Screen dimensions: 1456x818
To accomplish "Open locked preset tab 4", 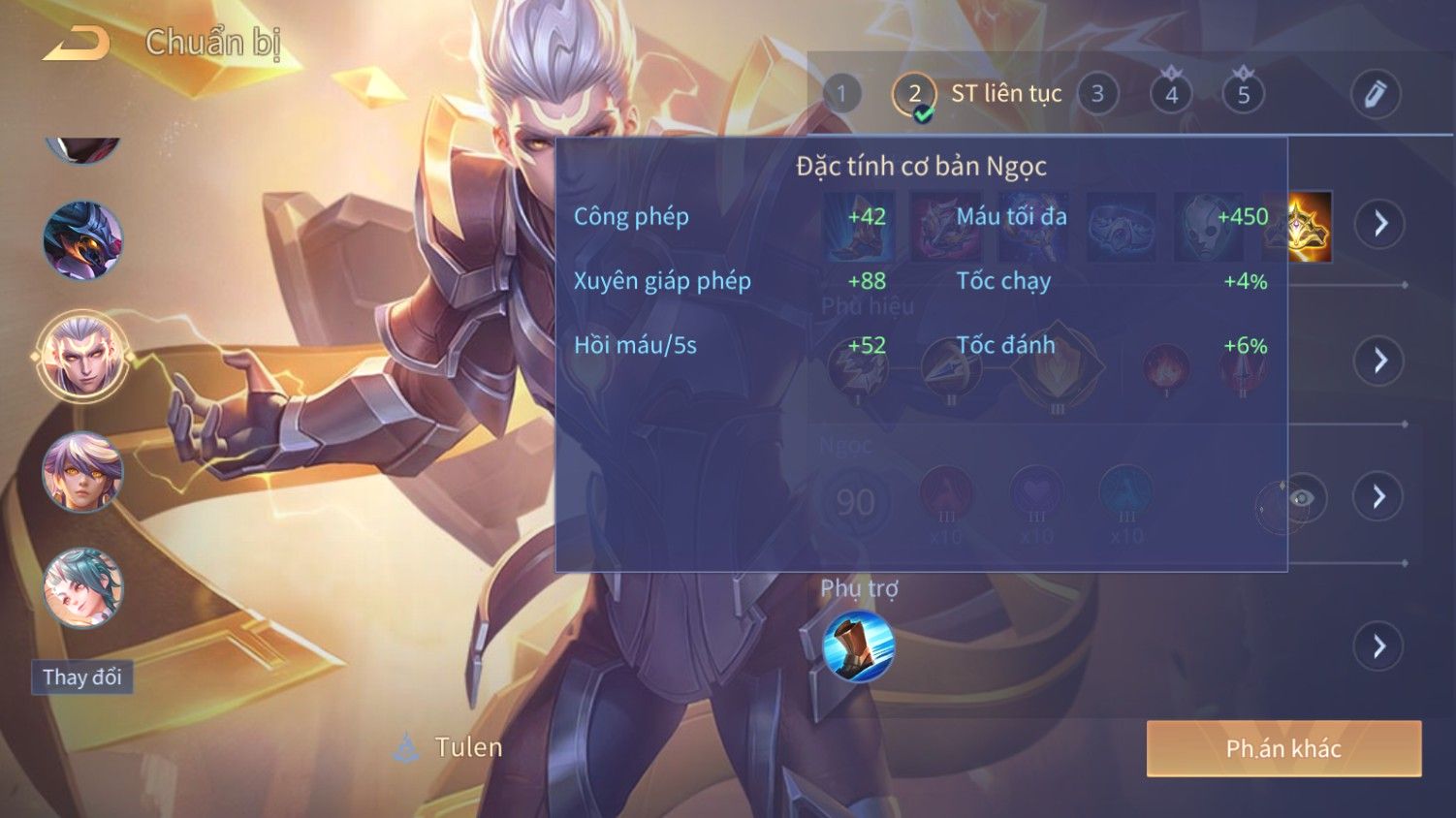I will [x=1171, y=94].
